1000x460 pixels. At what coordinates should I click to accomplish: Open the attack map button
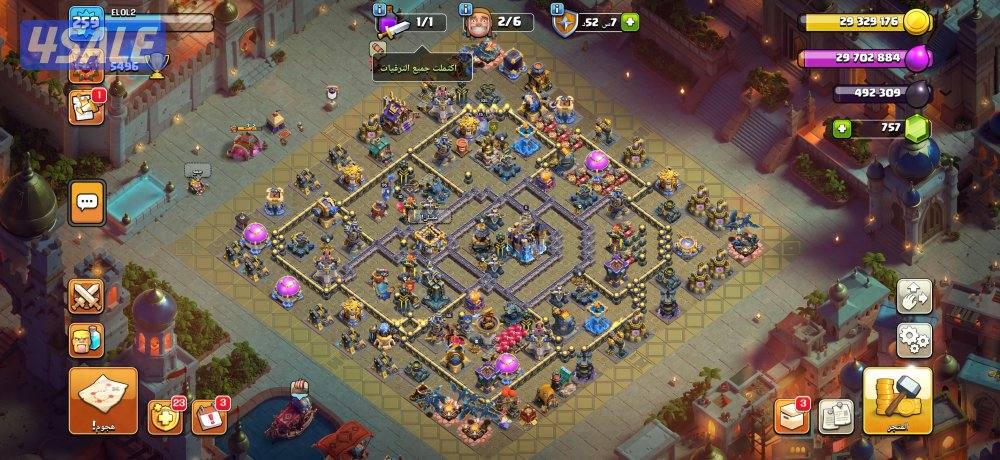(103, 398)
